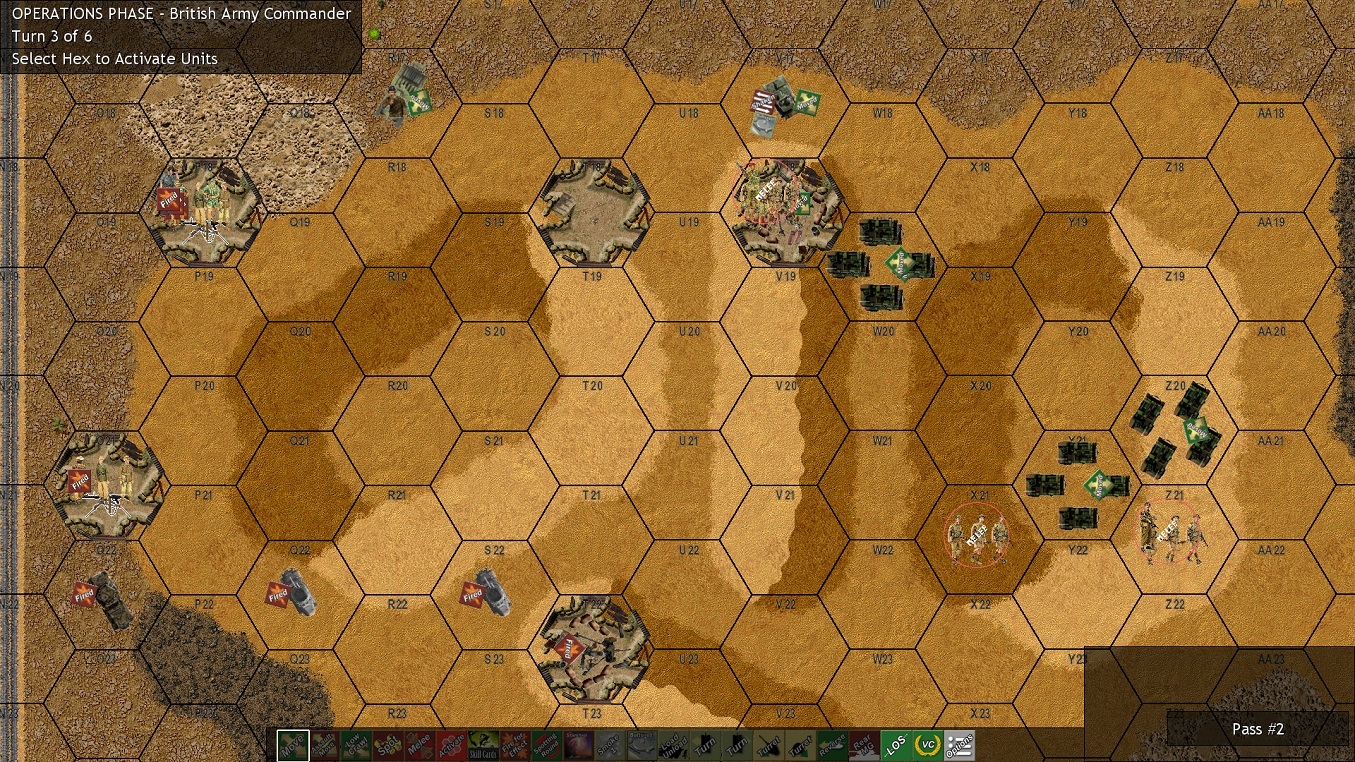This screenshot has width=1355, height=762.
Task: Click the Activate hexes icon
Action: pos(451,744)
